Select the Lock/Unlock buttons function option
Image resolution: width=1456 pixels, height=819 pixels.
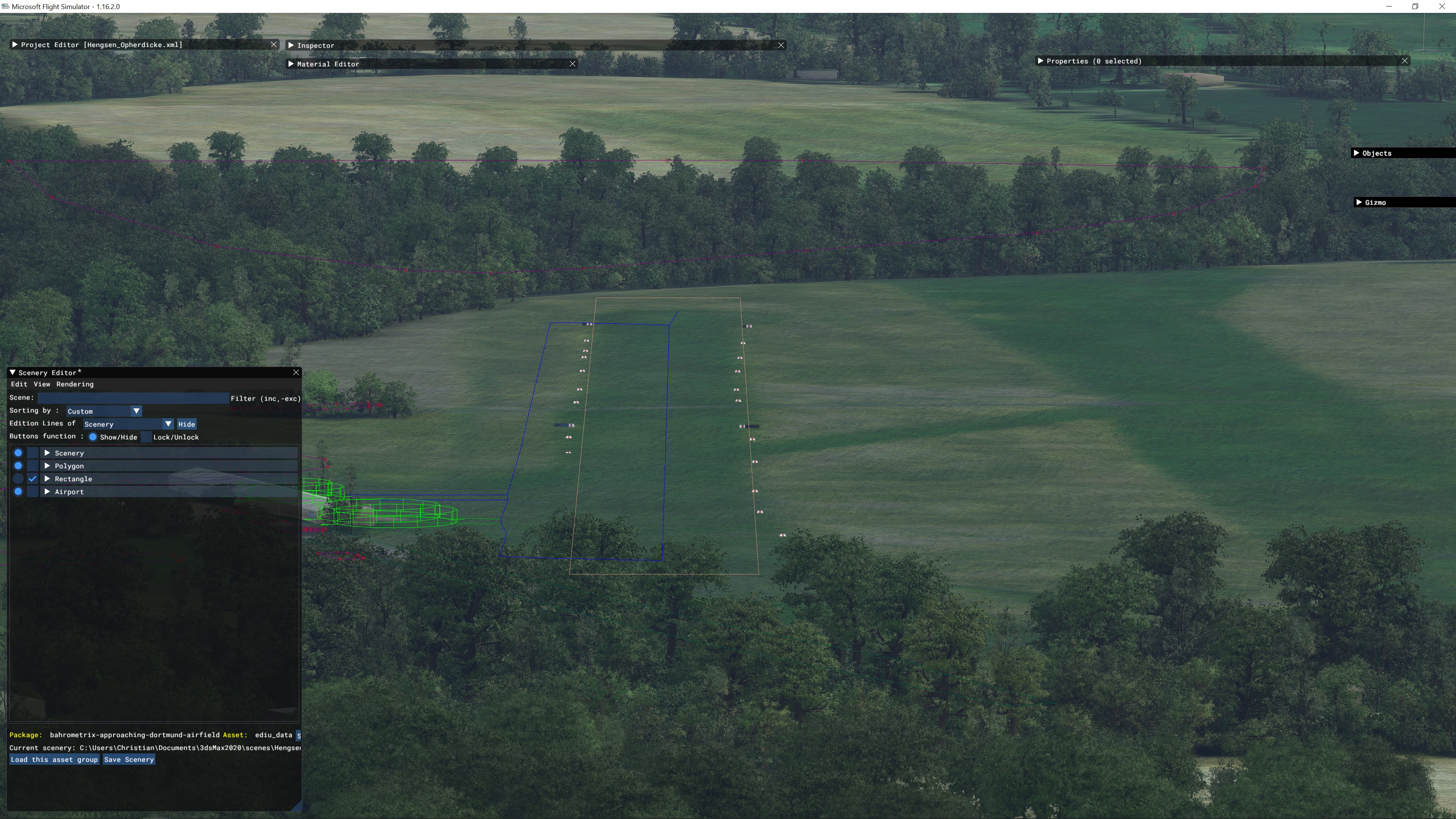pos(146,437)
